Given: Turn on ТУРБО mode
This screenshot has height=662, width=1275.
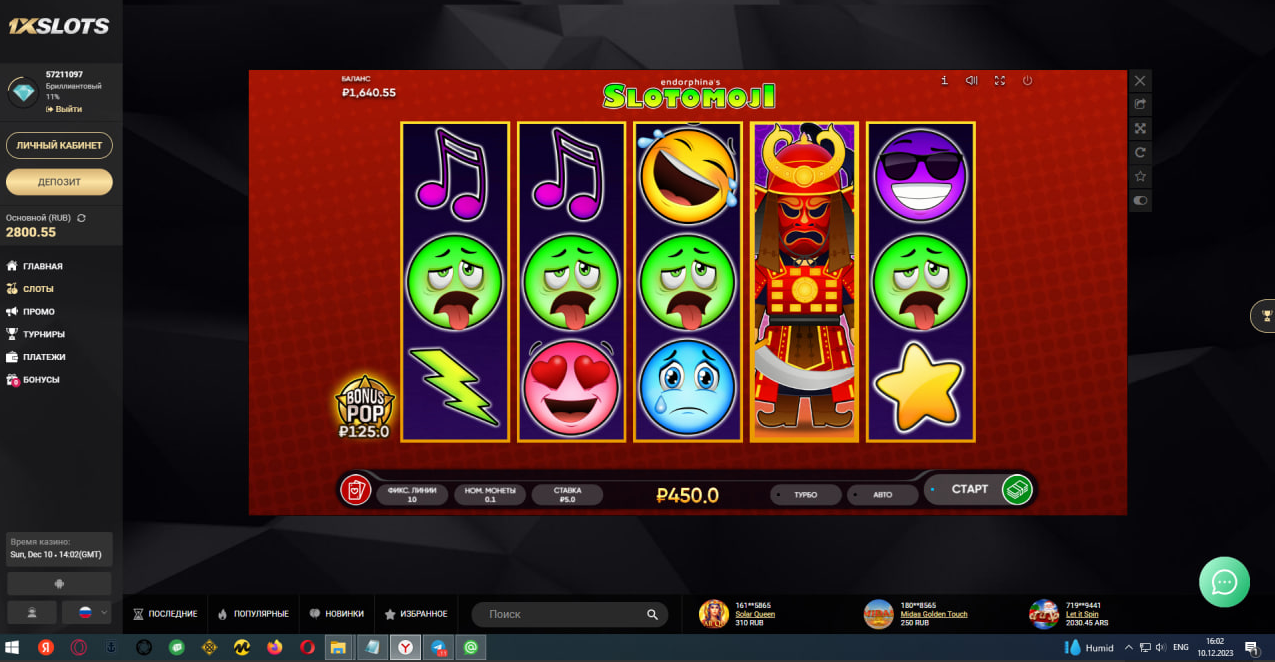Looking at the screenshot, I should point(805,495).
